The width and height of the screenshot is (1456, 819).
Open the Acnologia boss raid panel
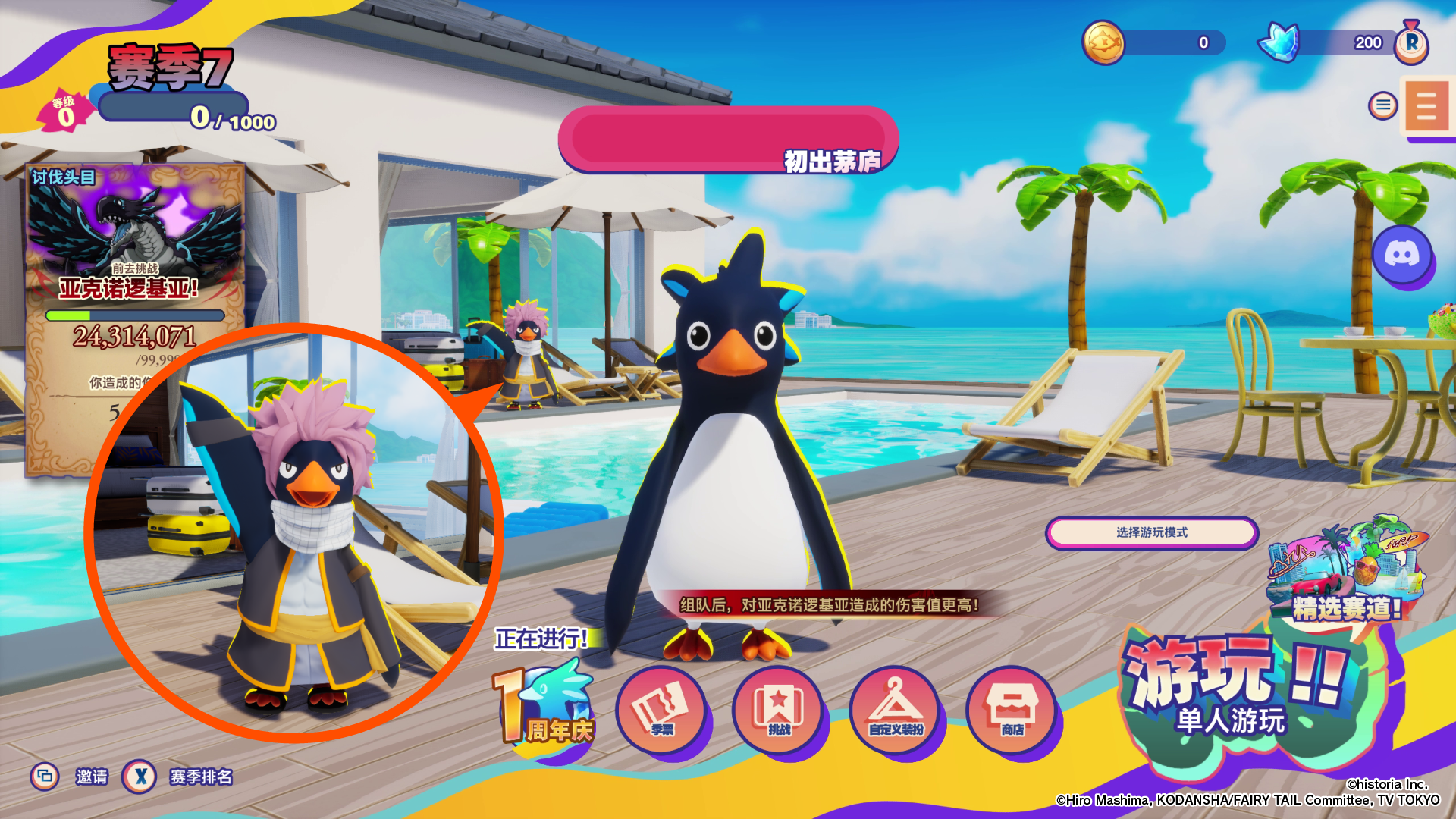click(x=135, y=250)
